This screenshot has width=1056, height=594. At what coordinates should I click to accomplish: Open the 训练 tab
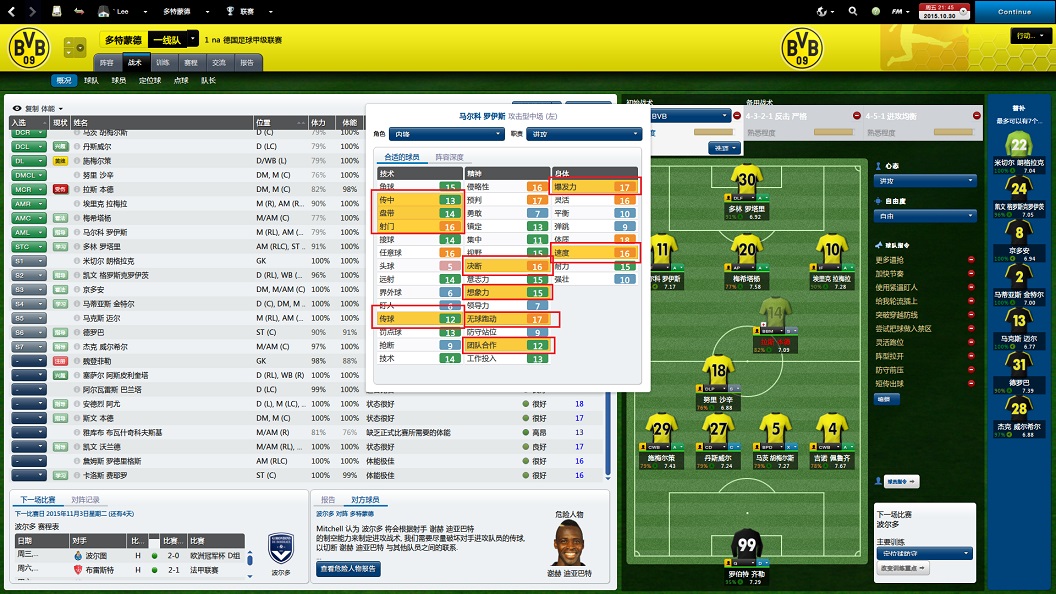pos(163,62)
